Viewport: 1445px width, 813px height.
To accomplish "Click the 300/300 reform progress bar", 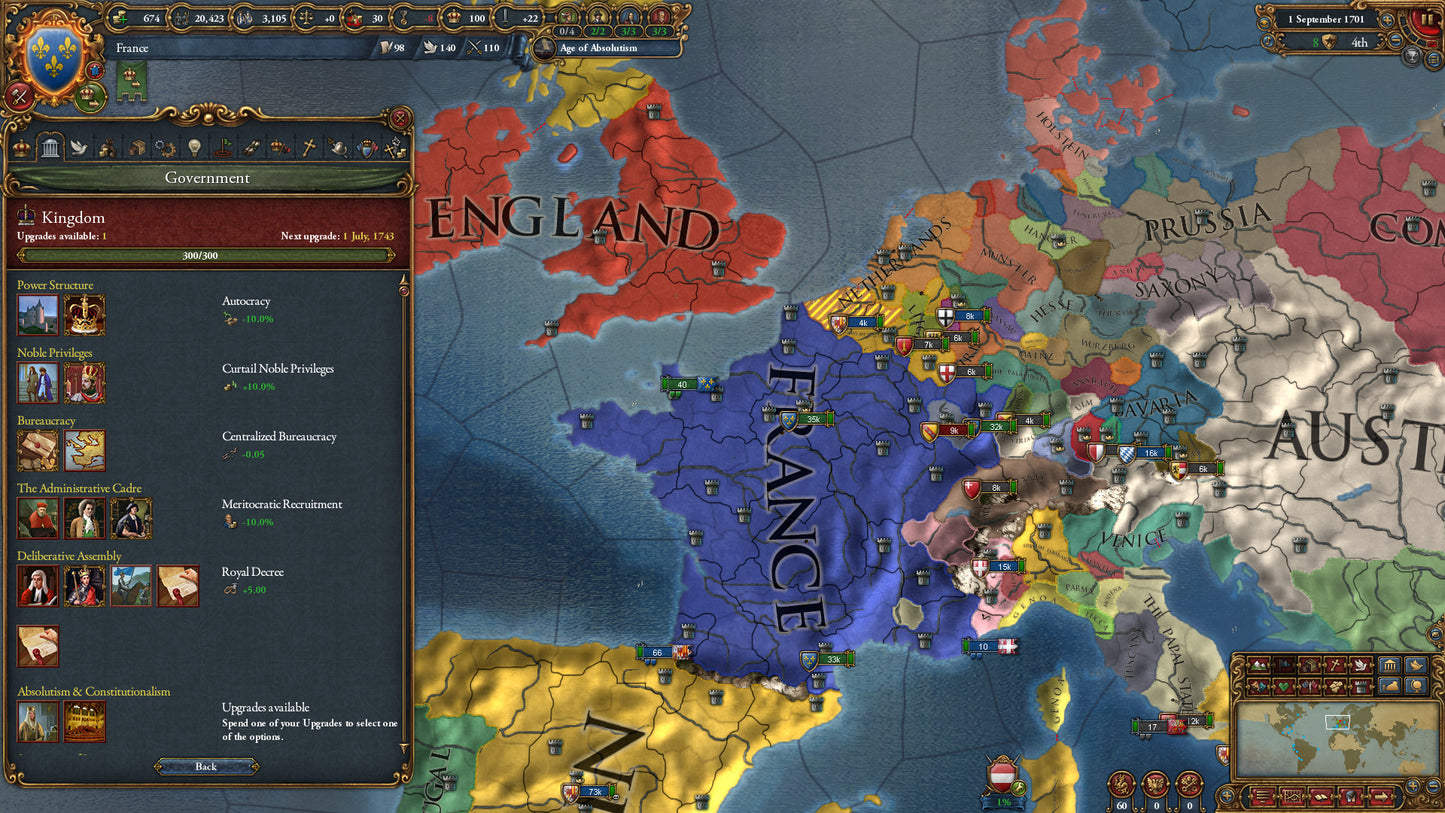I will point(206,255).
